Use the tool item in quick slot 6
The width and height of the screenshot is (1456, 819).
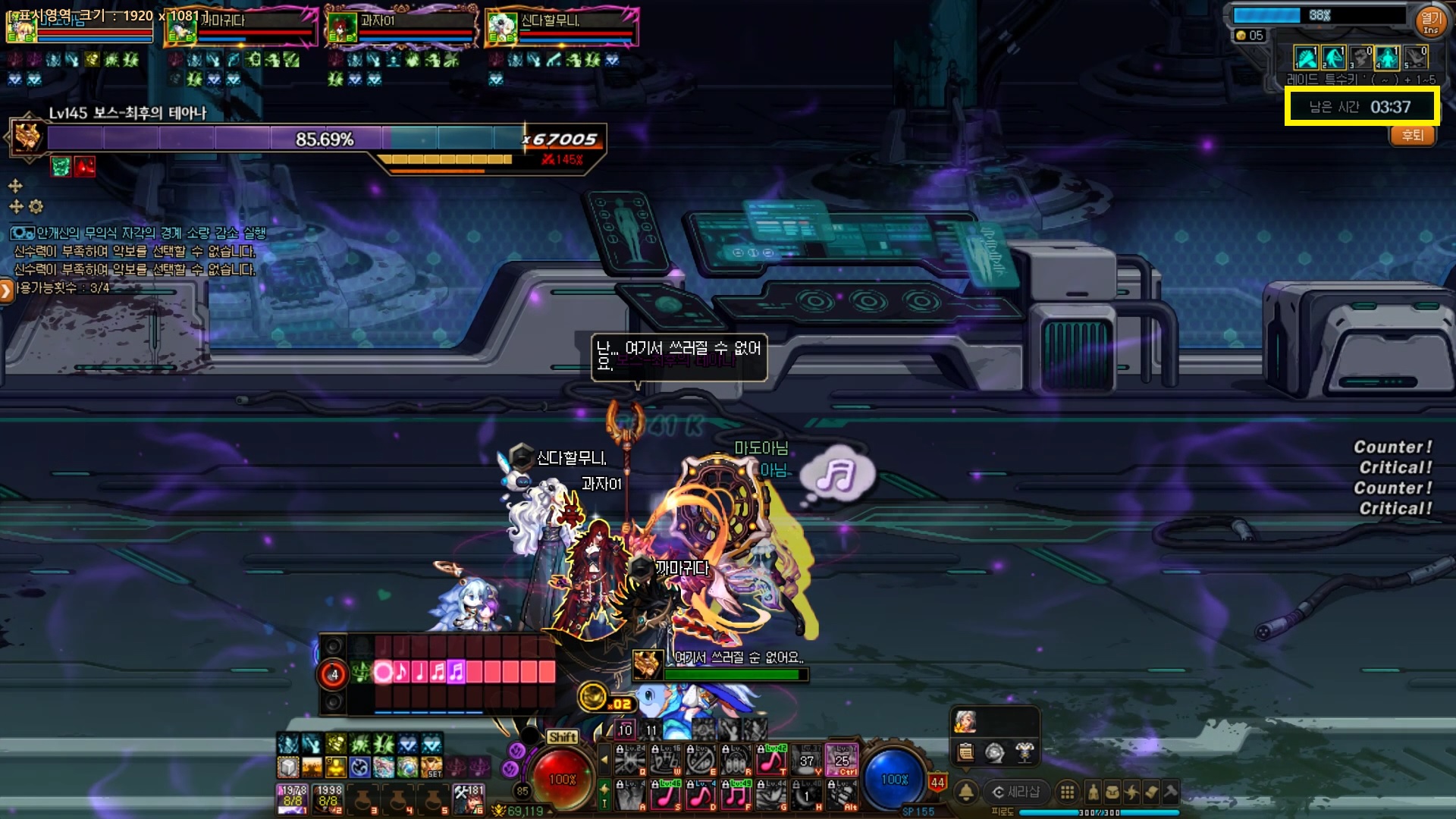[x=469, y=799]
